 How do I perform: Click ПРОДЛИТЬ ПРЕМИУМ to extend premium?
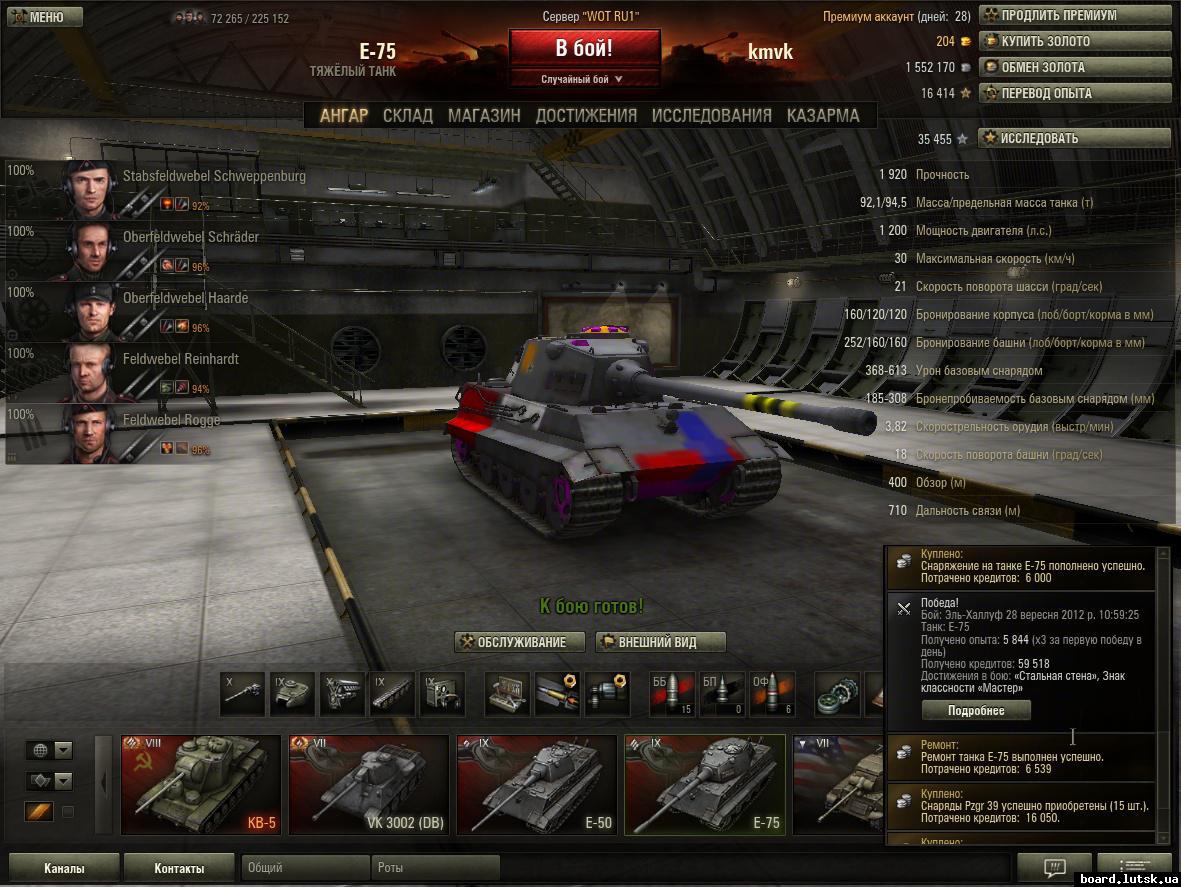[x=1074, y=15]
